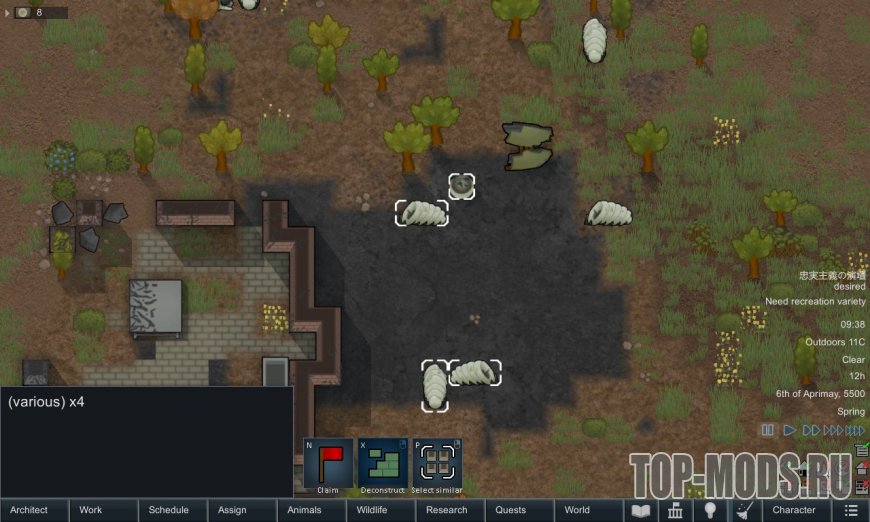Show the Animals tab
This screenshot has width=870, height=522.
tap(312, 510)
